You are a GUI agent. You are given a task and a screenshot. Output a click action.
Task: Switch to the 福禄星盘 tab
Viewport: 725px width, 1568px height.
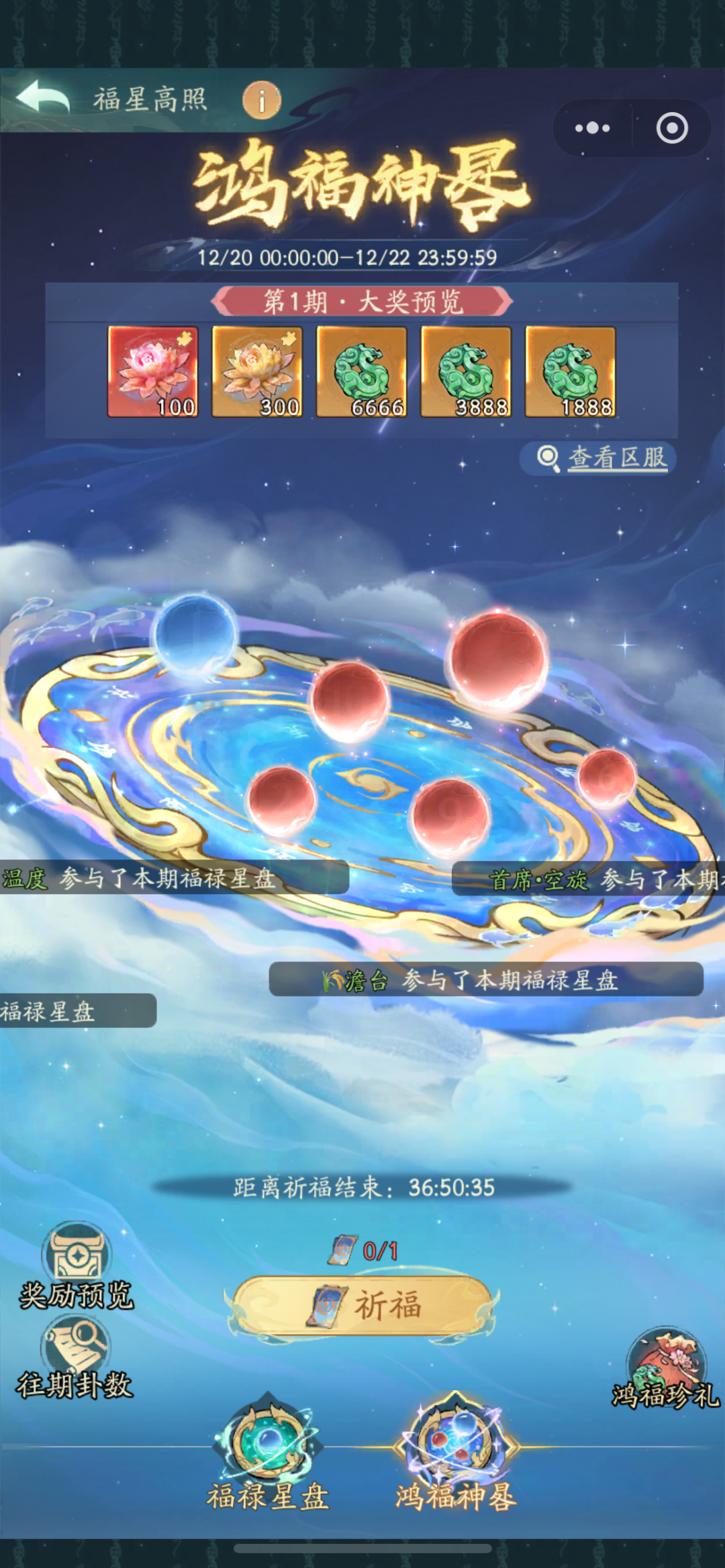(268, 1455)
